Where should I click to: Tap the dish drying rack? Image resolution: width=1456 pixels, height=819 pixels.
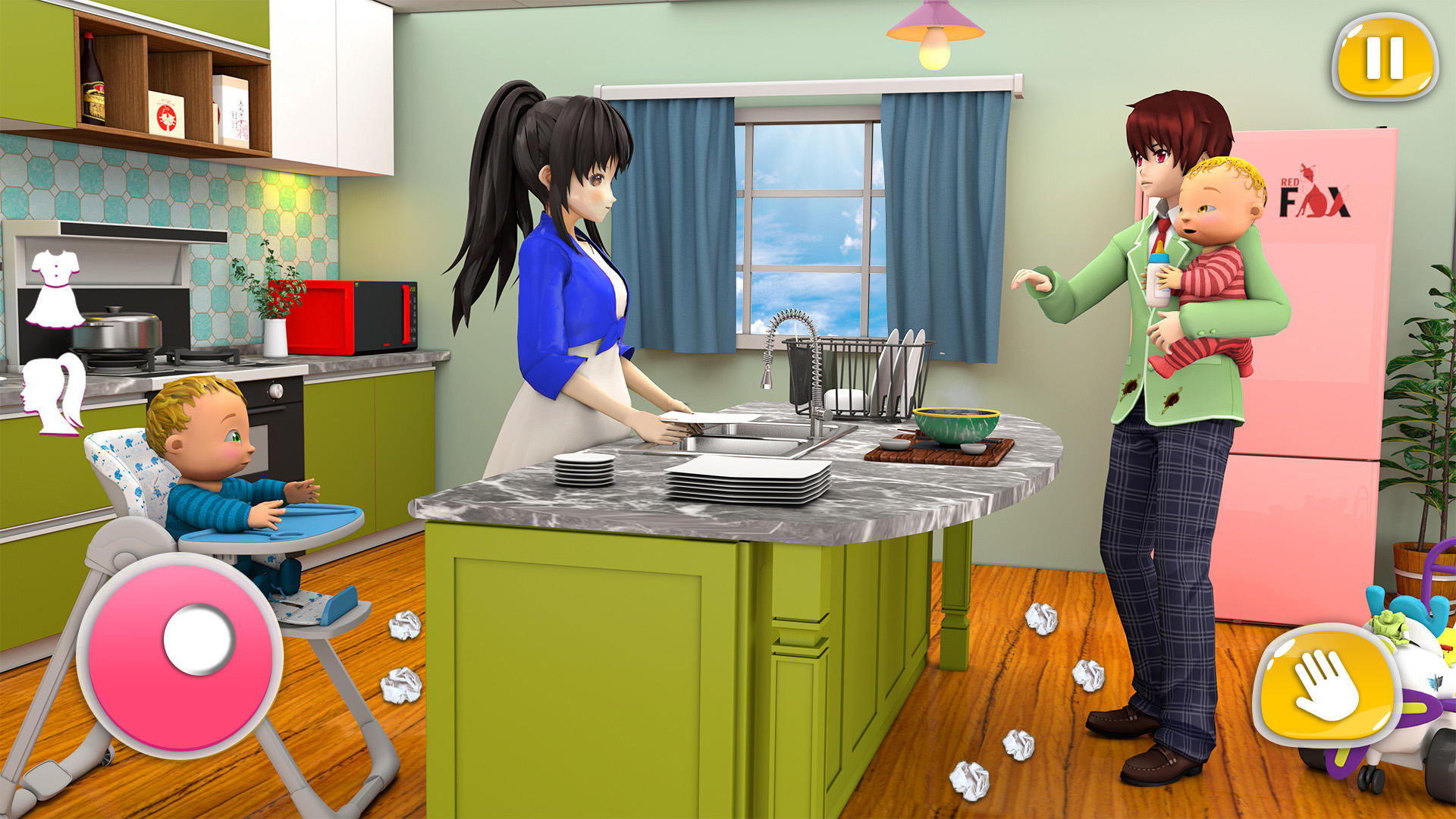[x=872, y=372]
